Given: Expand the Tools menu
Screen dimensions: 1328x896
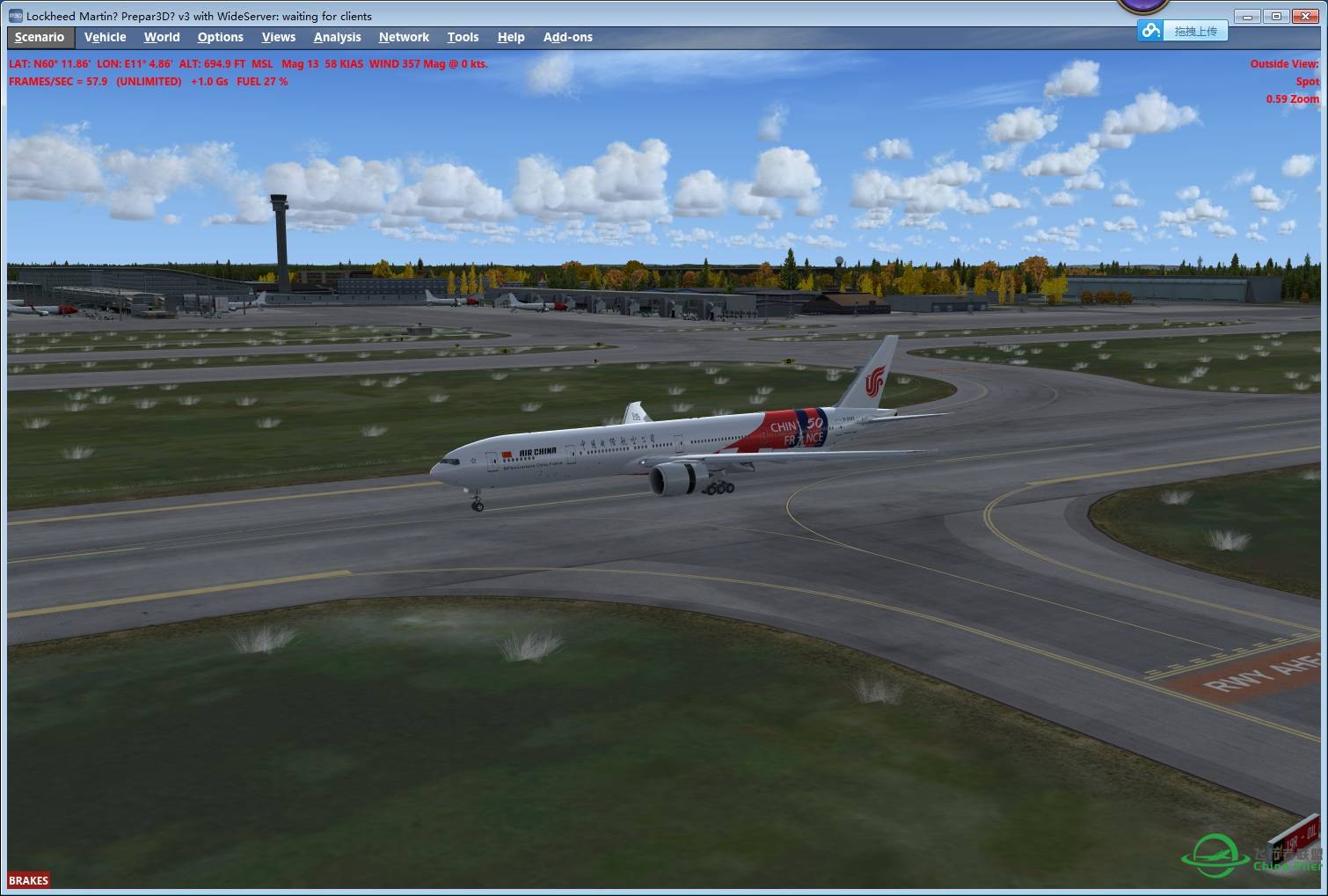Looking at the screenshot, I should [463, 37].
